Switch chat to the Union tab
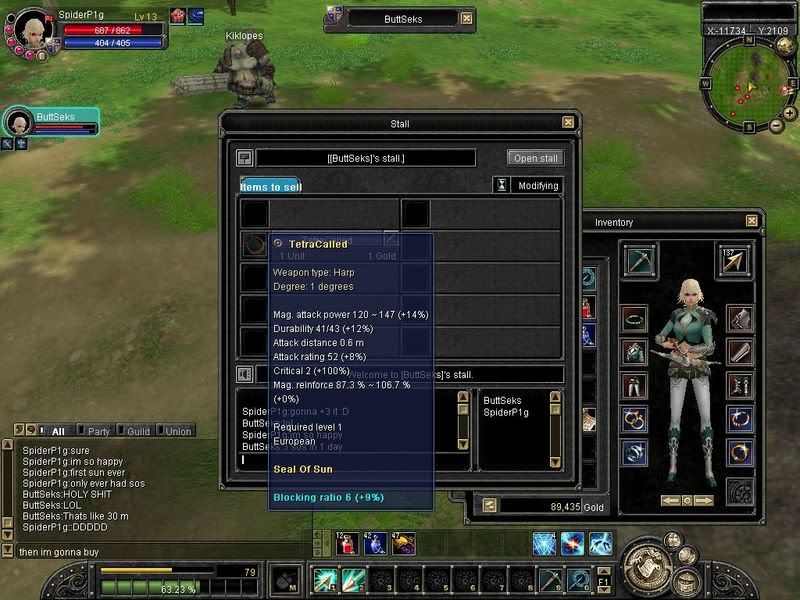 pos(176,431)
